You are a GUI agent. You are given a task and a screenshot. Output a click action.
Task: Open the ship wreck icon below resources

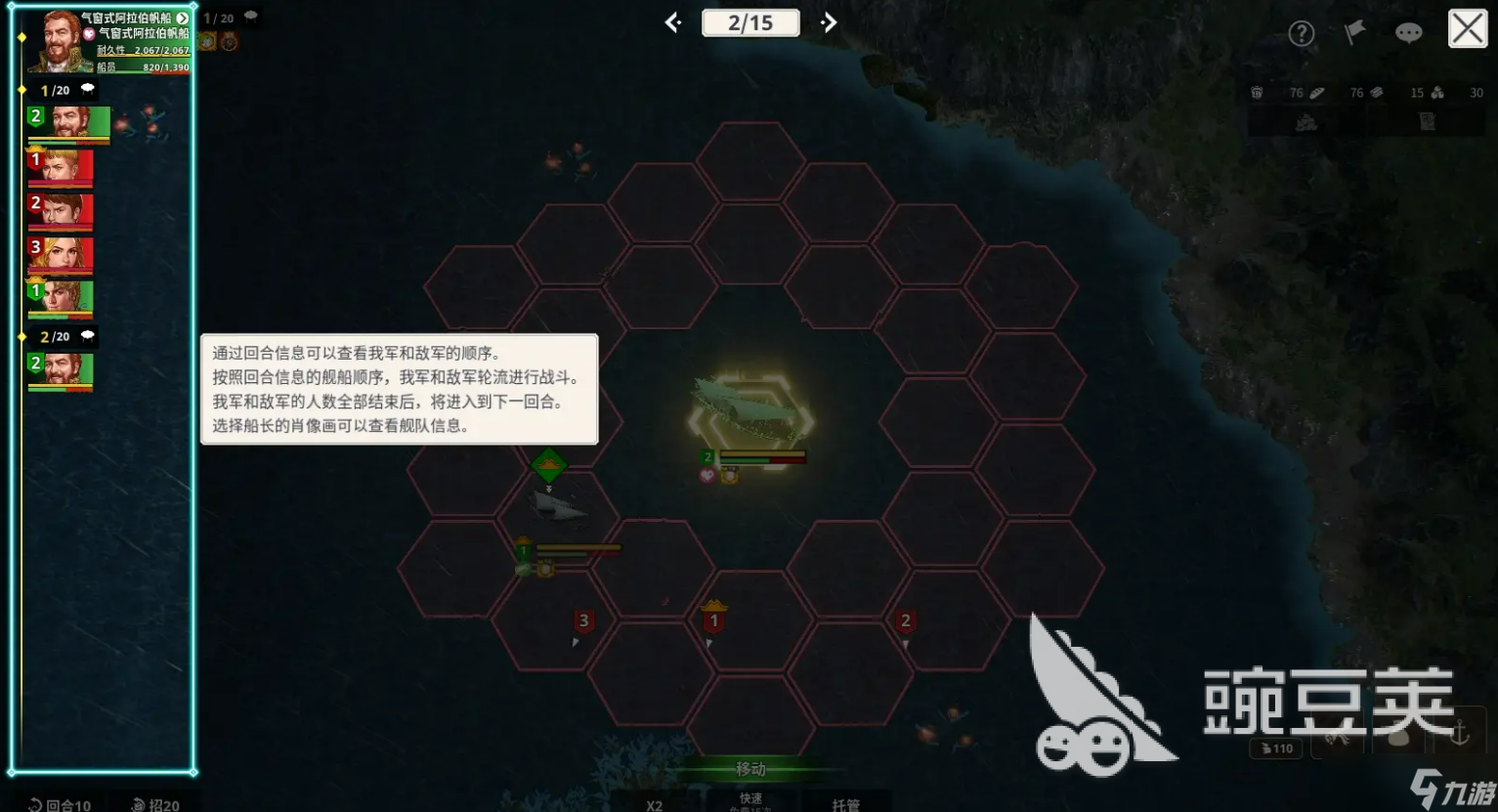1305,119
